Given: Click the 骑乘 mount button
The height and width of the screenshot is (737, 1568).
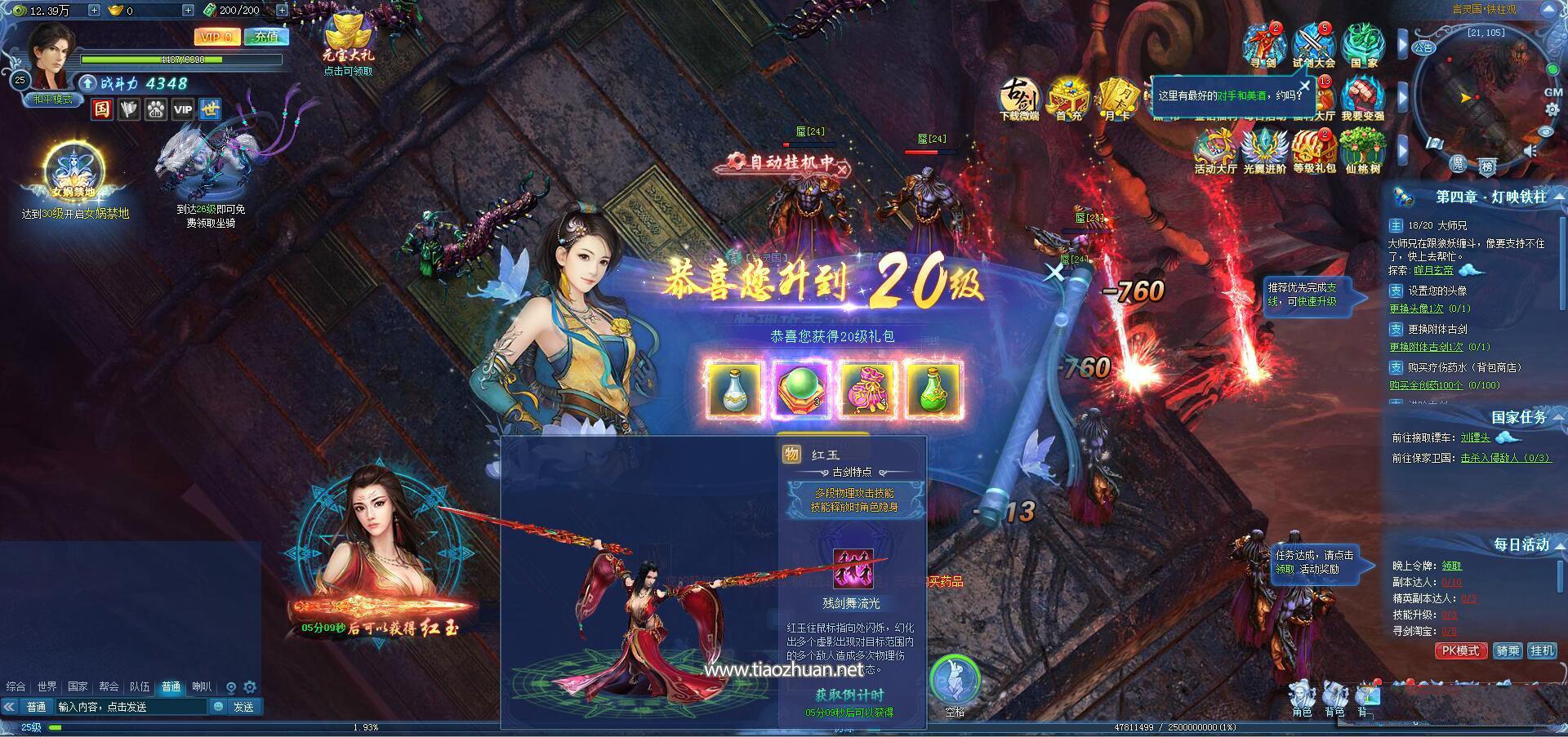Looking at the screenshot, I should 1507,650.
